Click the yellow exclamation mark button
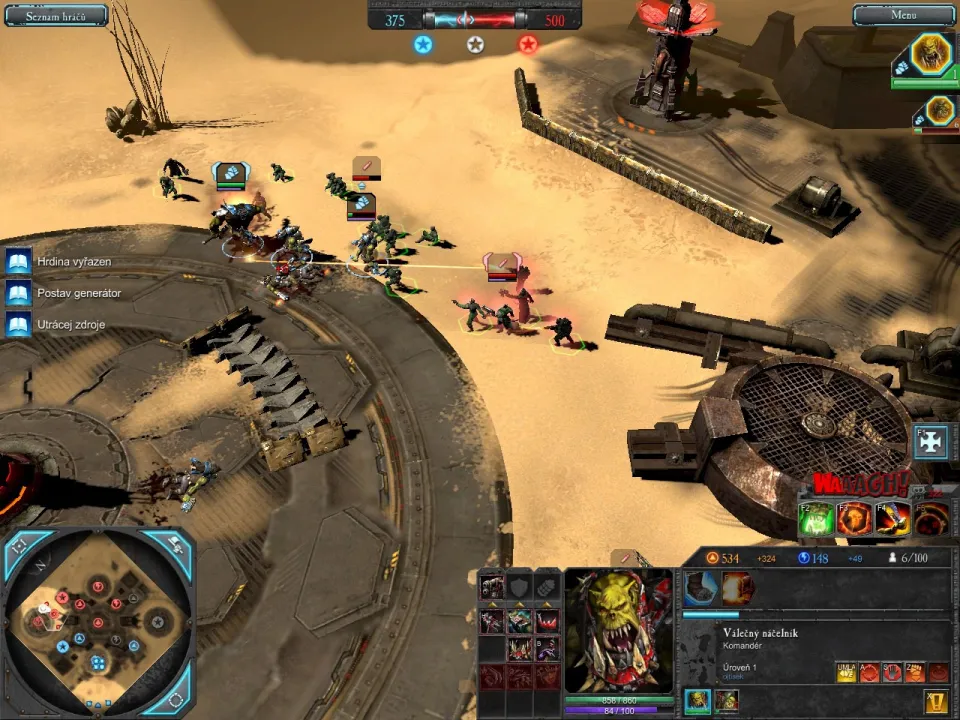 [x=937, y=702]
